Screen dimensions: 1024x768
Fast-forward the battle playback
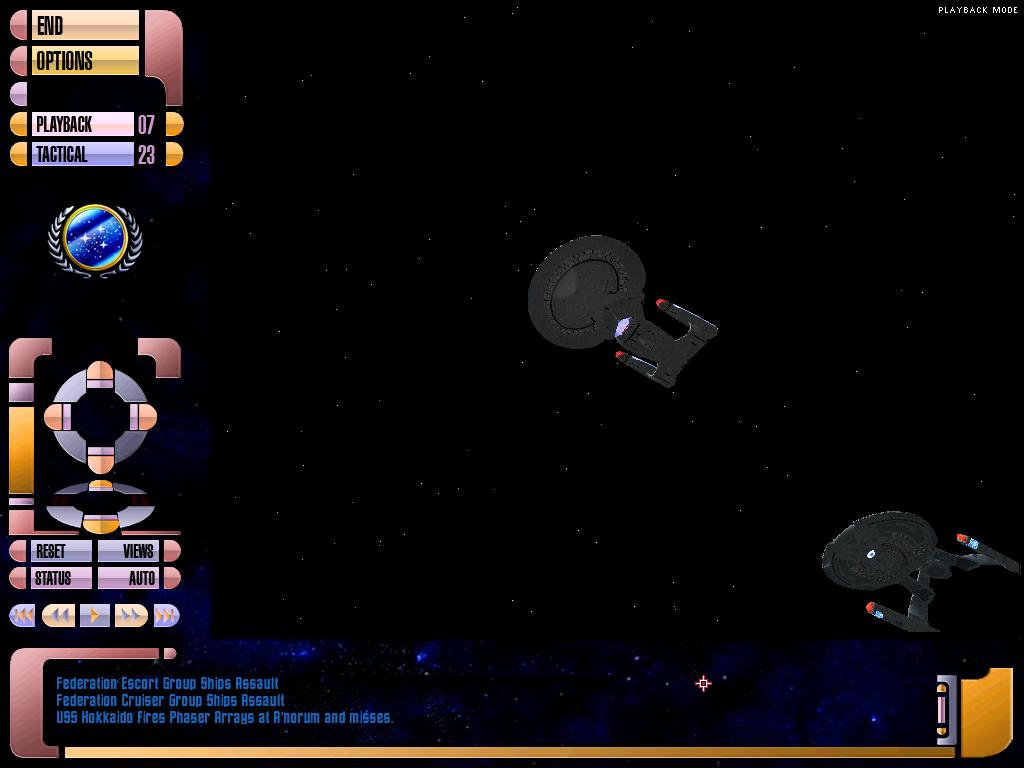click(130, 616)
